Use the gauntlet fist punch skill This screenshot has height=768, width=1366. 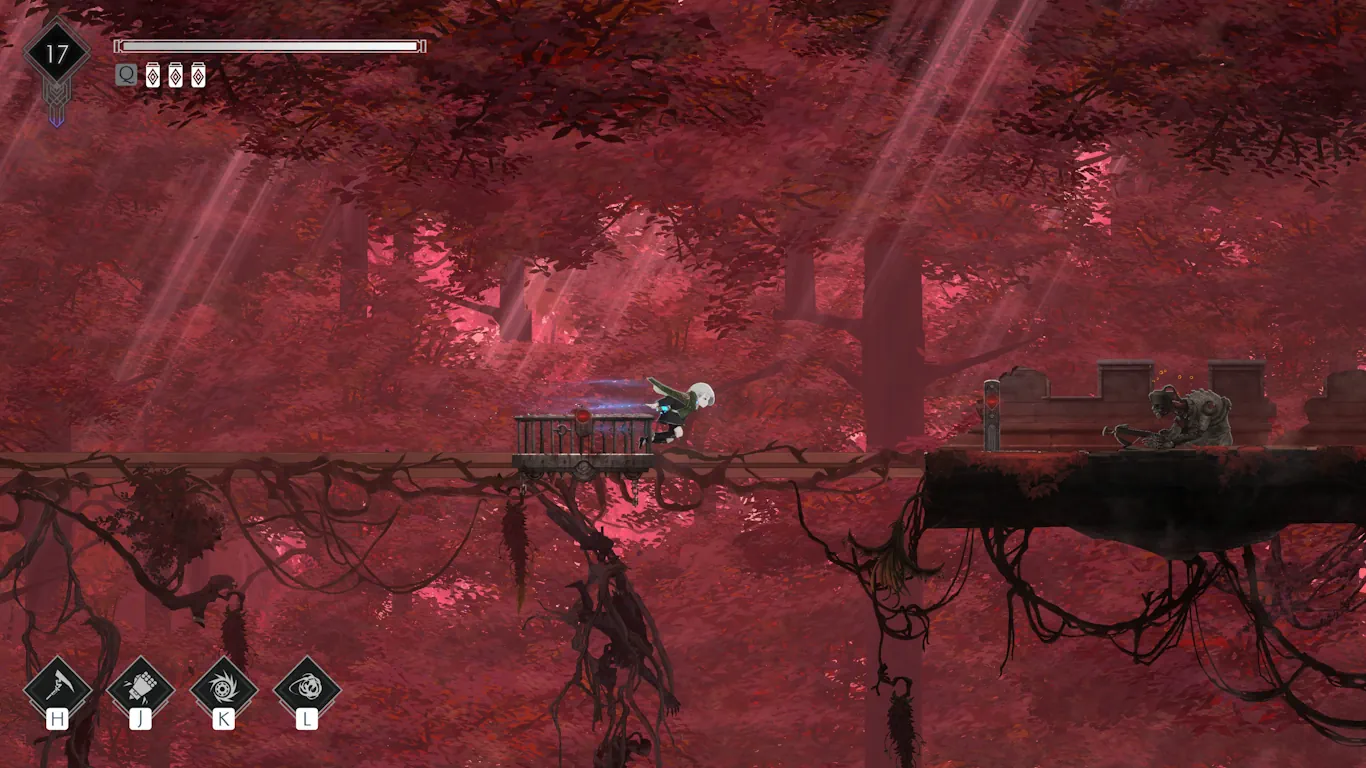140,688
